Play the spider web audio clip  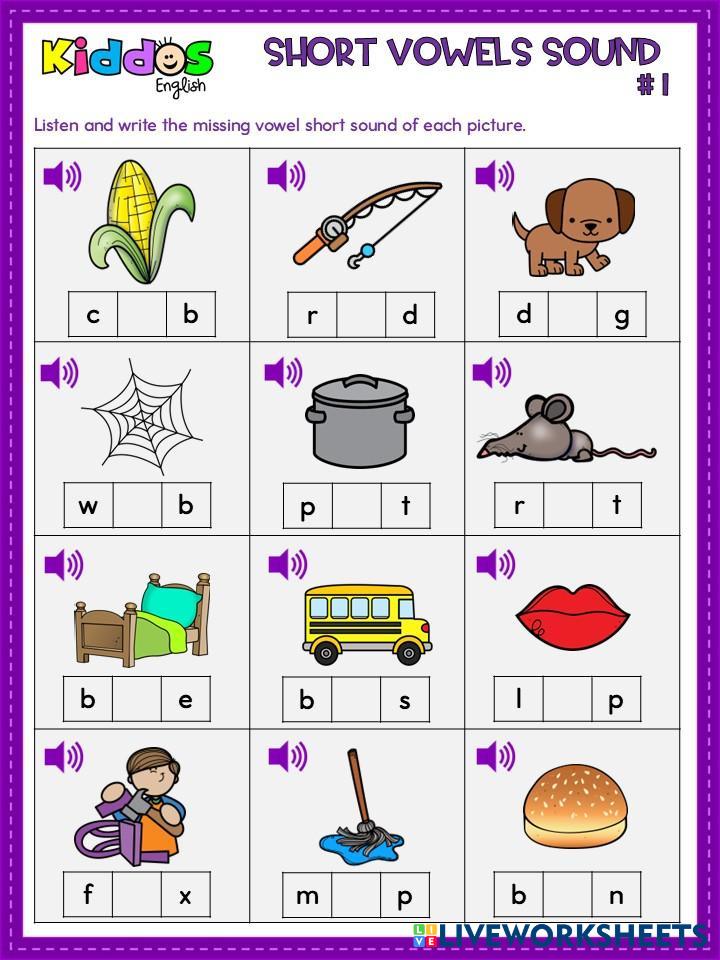coord(60,373)
